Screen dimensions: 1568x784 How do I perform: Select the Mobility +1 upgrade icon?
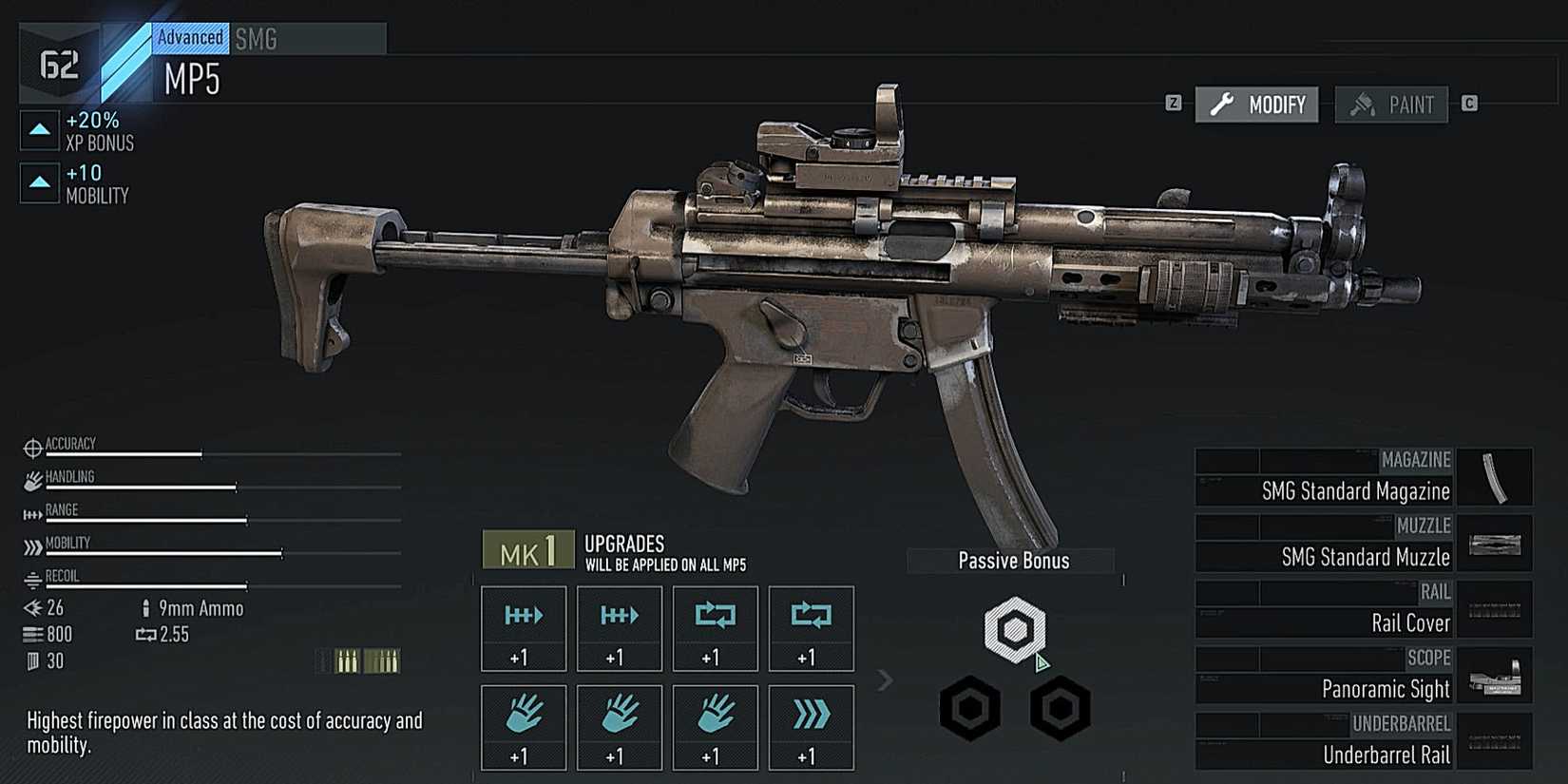[811, 727]
